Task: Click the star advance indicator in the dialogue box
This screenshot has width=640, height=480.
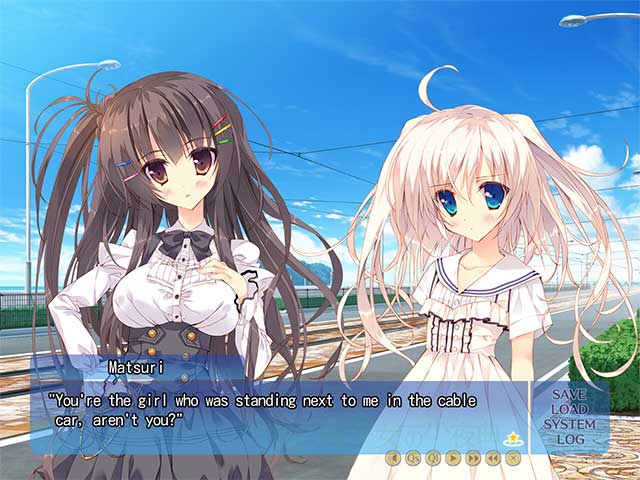Action: click(515, 438)
